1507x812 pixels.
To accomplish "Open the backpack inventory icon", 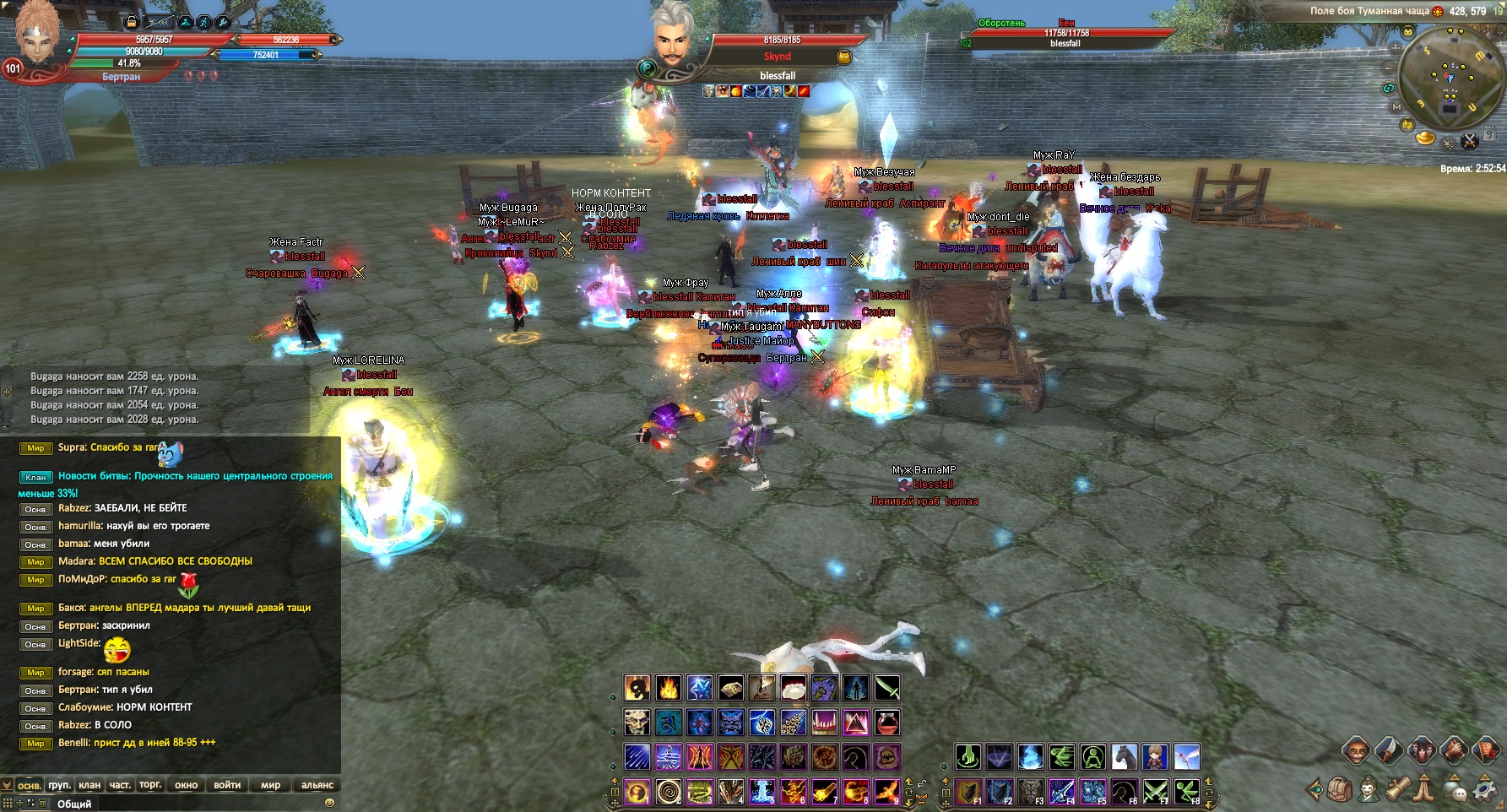I will pos(1340,791).
